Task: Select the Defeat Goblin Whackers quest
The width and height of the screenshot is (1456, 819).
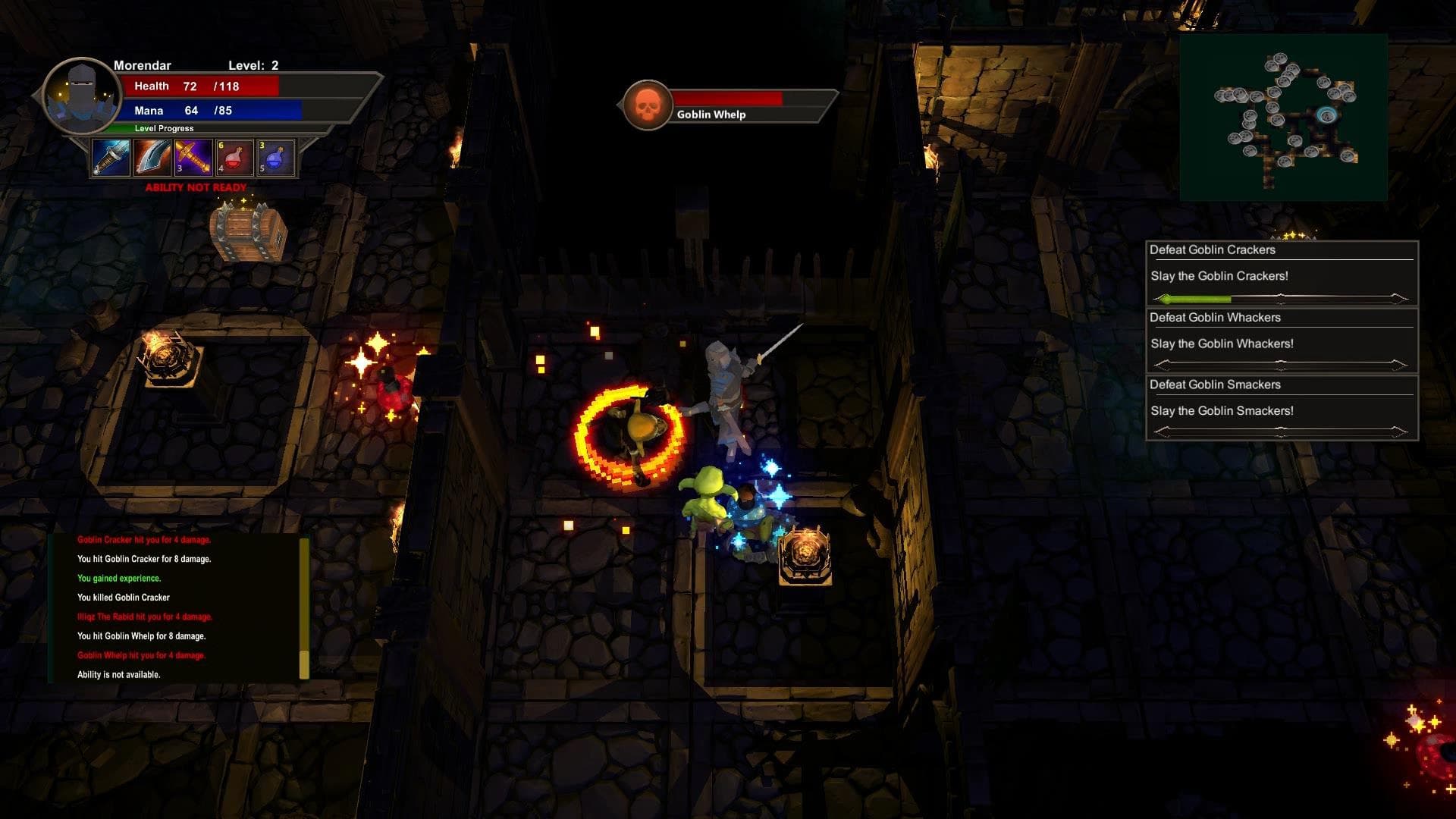Action: pos(1281,340)
